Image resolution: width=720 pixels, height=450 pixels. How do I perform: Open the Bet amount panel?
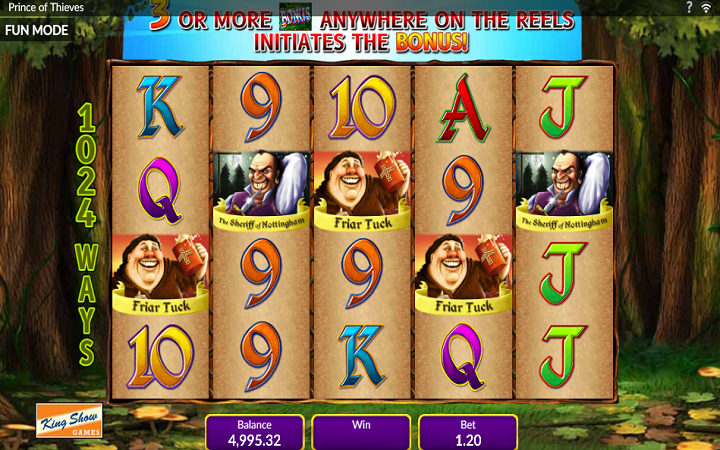click(x=468, y=432)
